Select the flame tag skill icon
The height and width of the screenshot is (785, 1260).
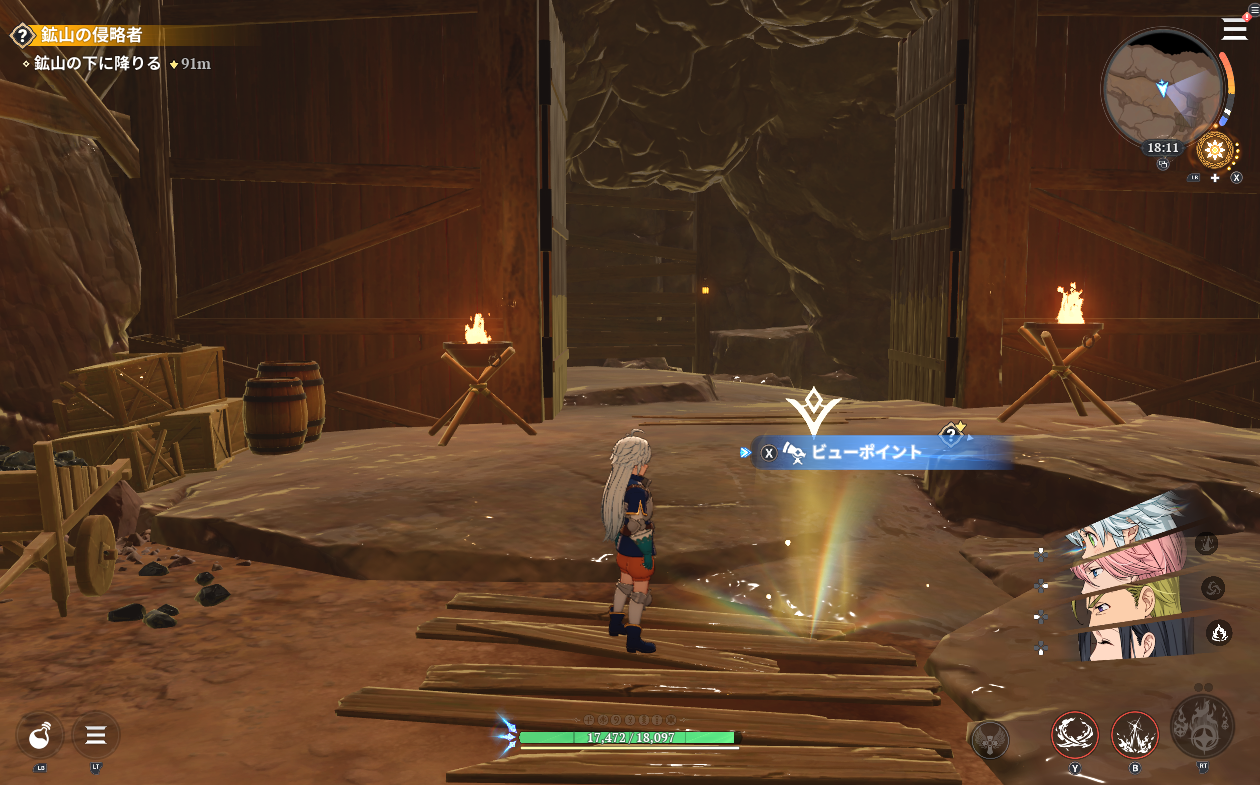point(1219,631)
